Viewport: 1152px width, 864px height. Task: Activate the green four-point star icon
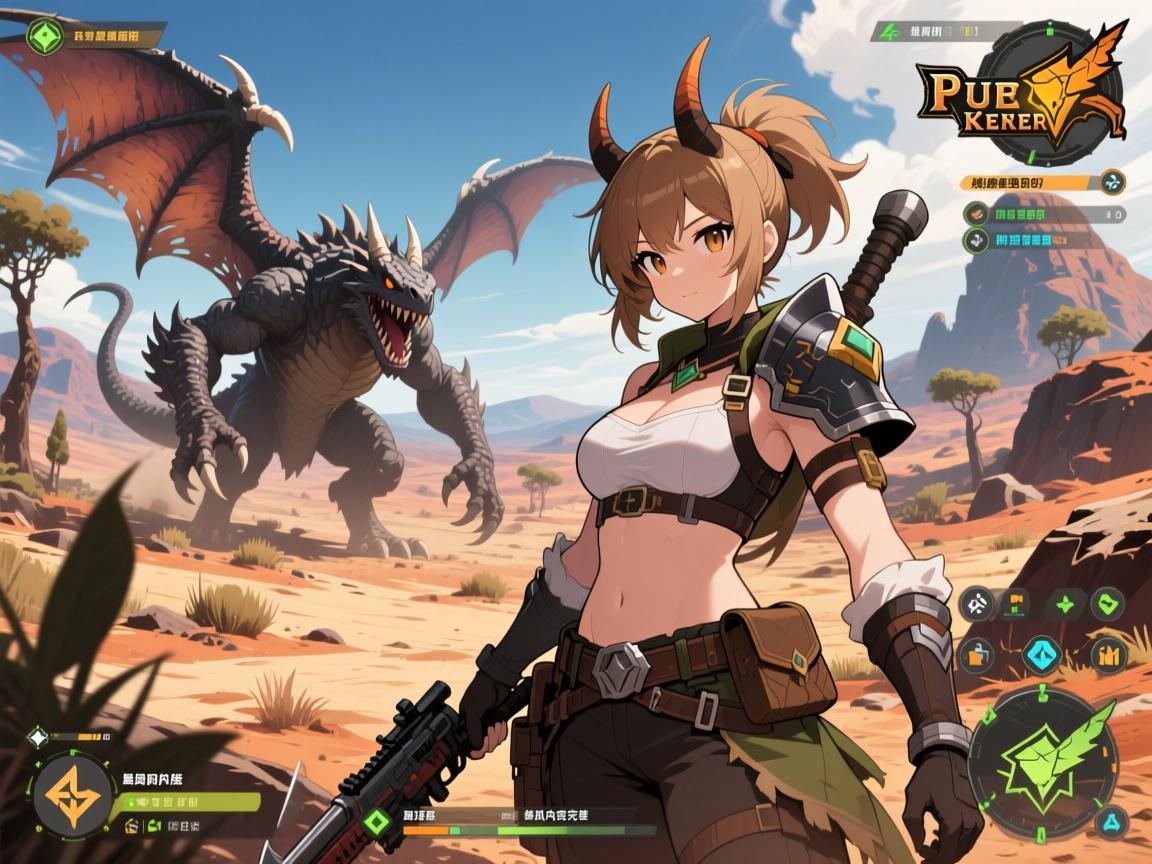point(1065,603)
